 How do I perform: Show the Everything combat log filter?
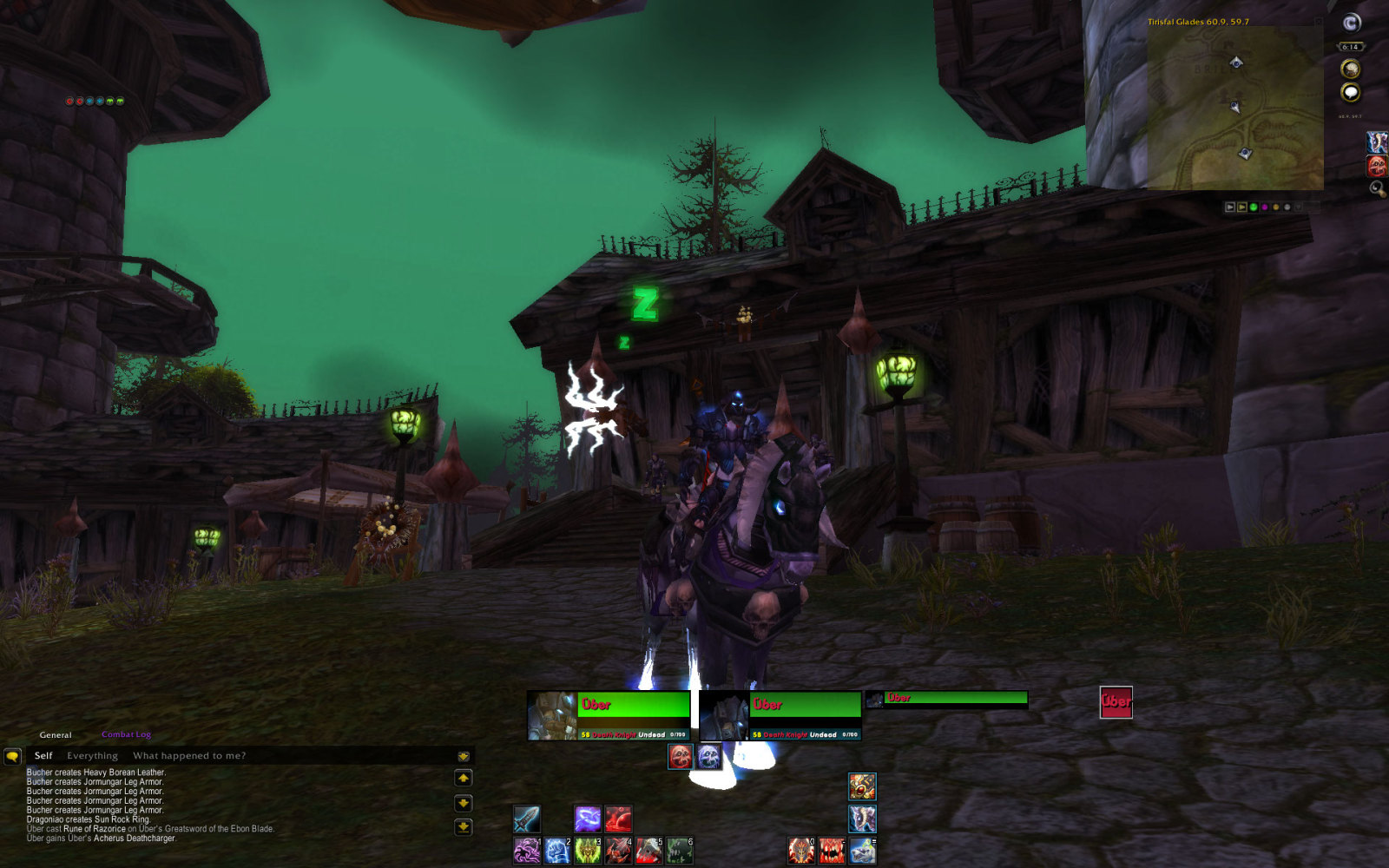point(92,755)
